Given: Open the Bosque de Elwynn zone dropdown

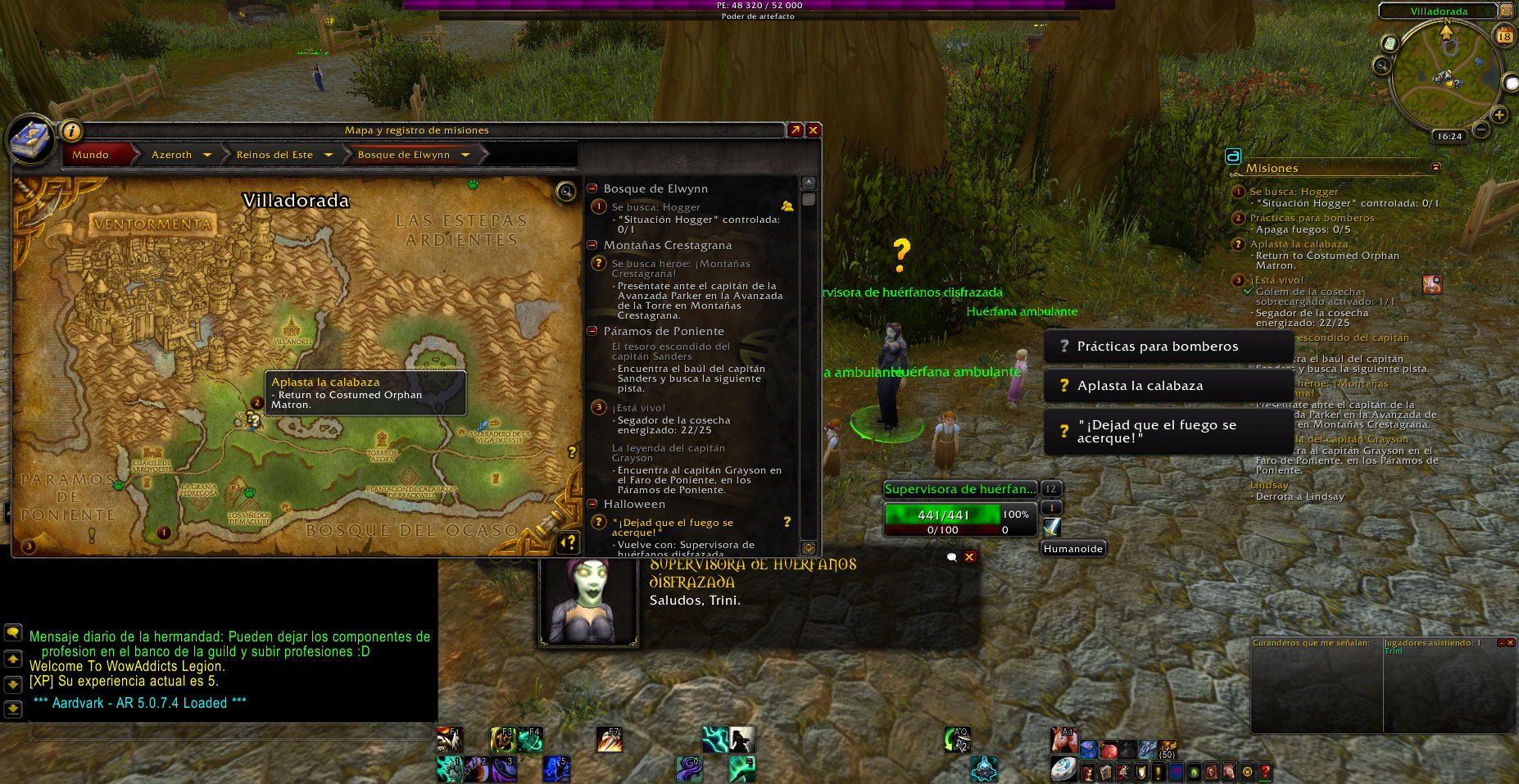Looking at the screenshot, I should [465, 155].
